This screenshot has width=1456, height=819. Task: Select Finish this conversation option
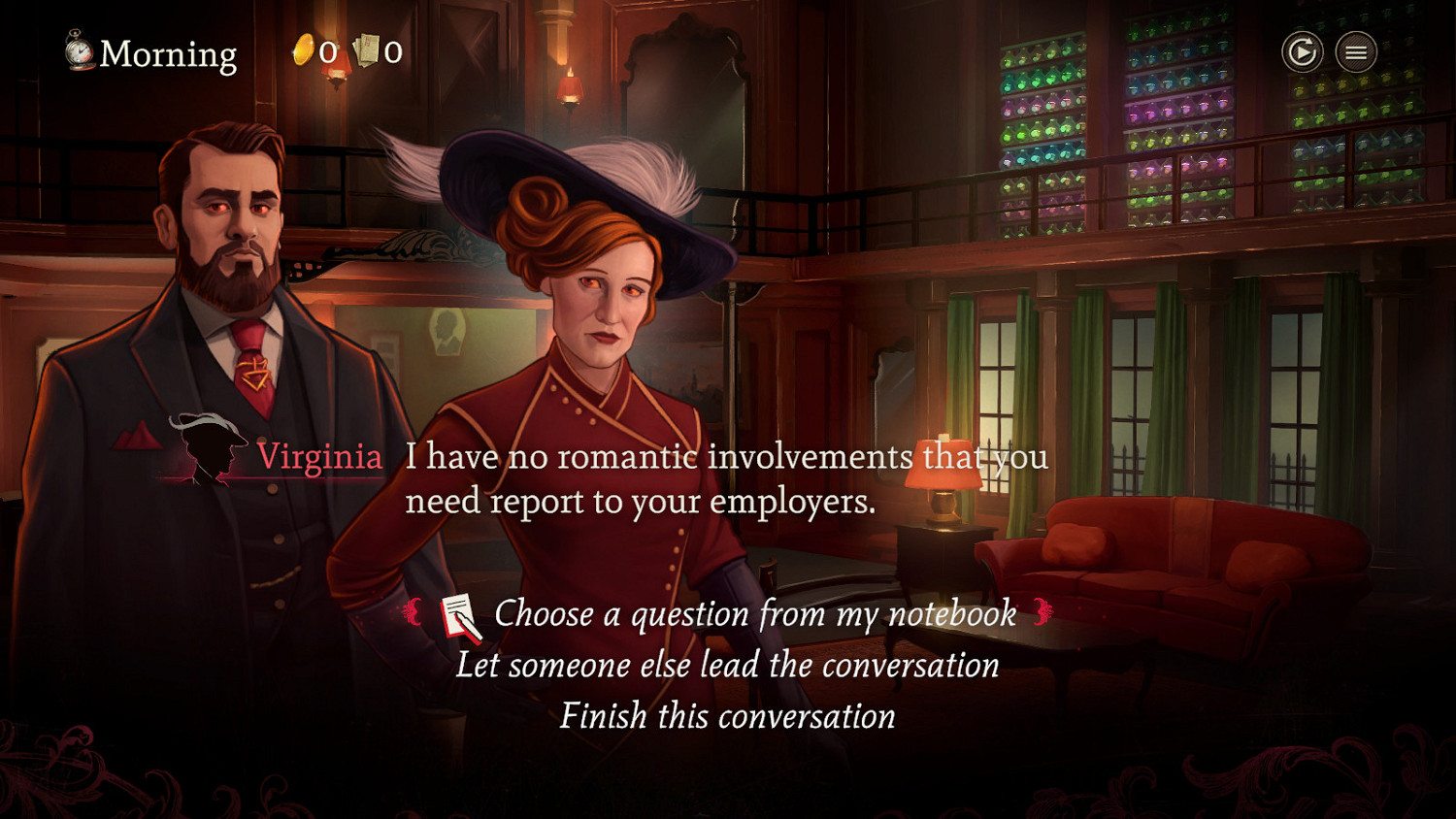(x=727, y=716)
